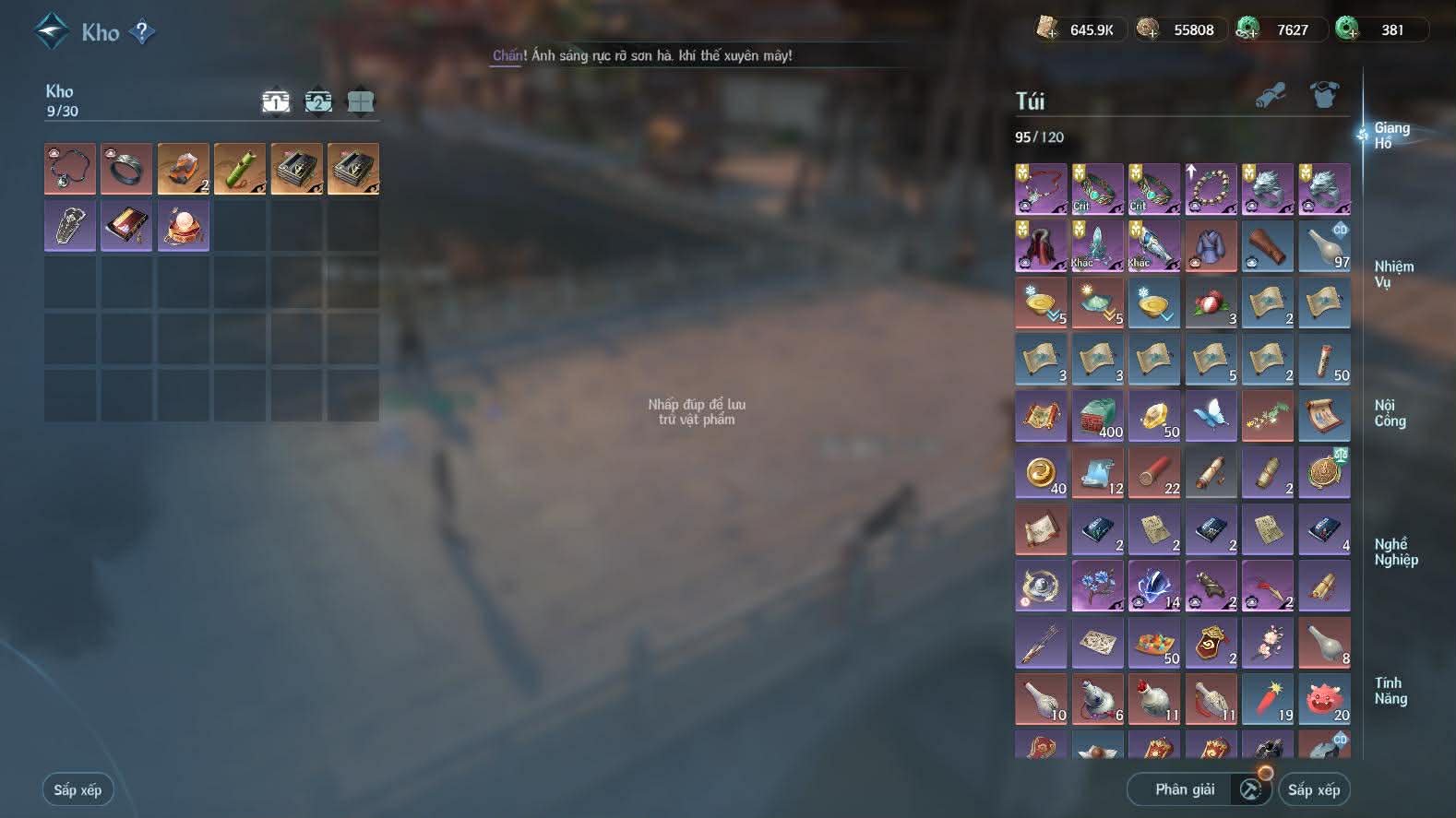
Task: Select the weapon filter icon above the bag
Action: coord(1272,94)
